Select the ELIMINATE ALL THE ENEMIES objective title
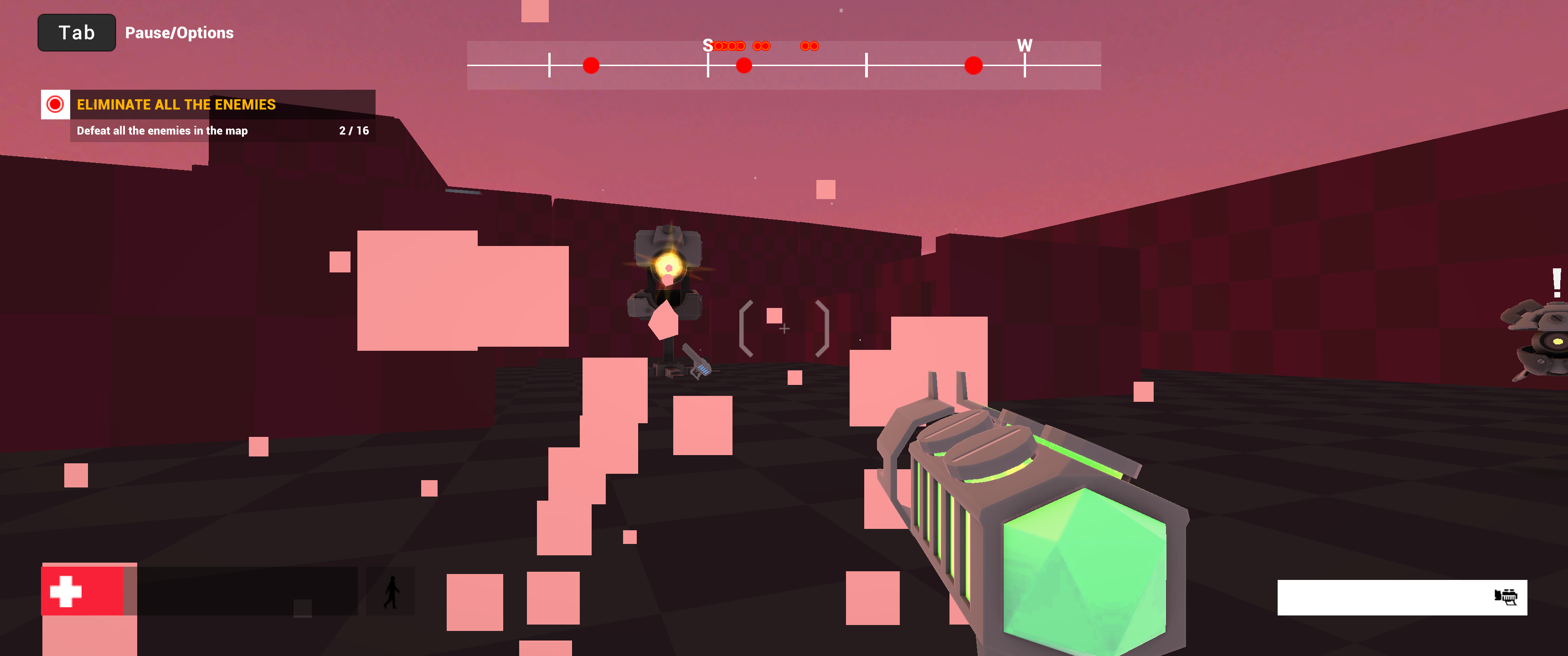This screenshot has height=656, width=1568. coord(175,104)
